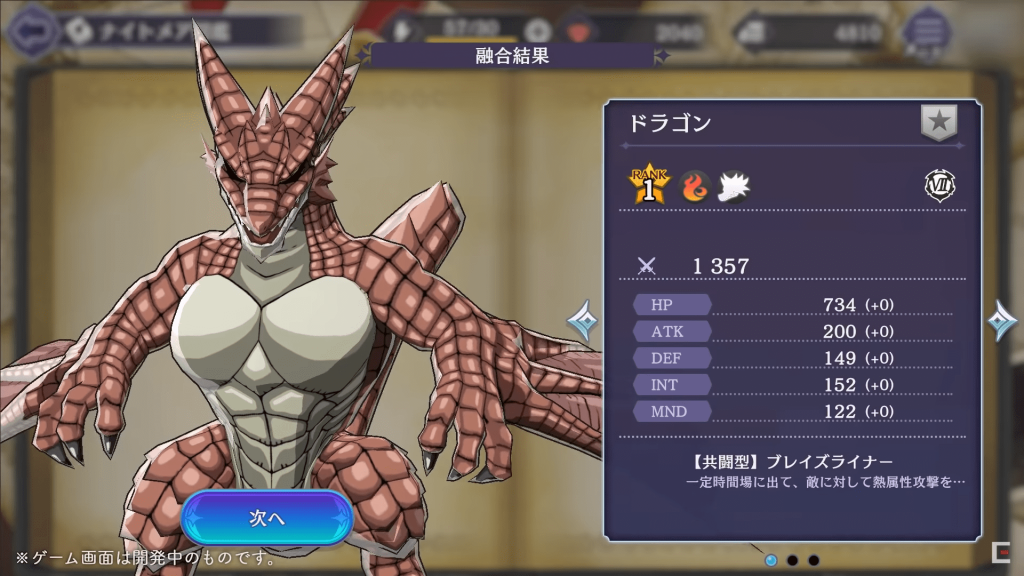Tap the Rank 1 star badge

pyautogui.click(x=649, y=185)
